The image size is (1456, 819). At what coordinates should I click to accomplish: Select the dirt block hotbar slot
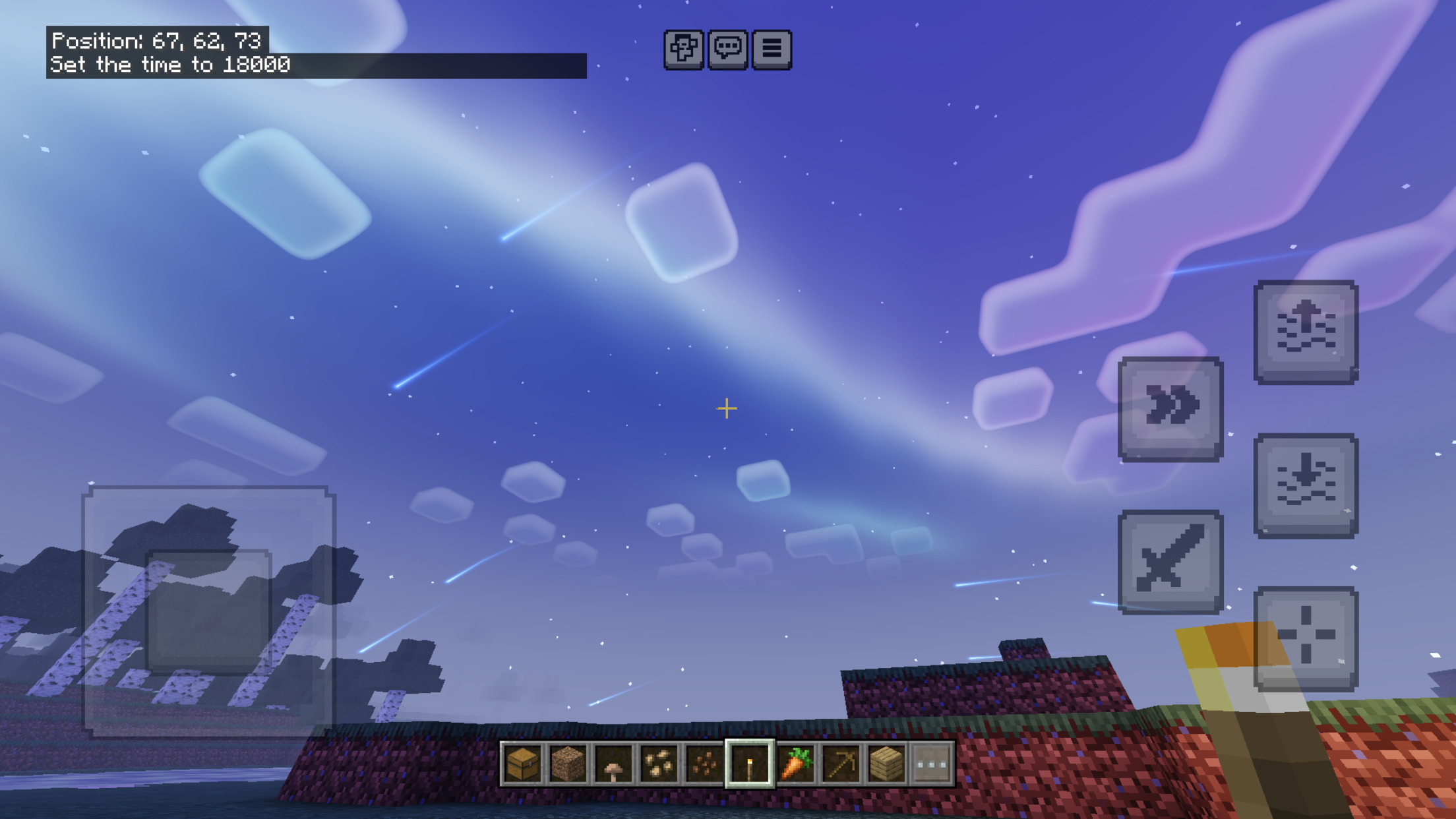tap(568, 764)
